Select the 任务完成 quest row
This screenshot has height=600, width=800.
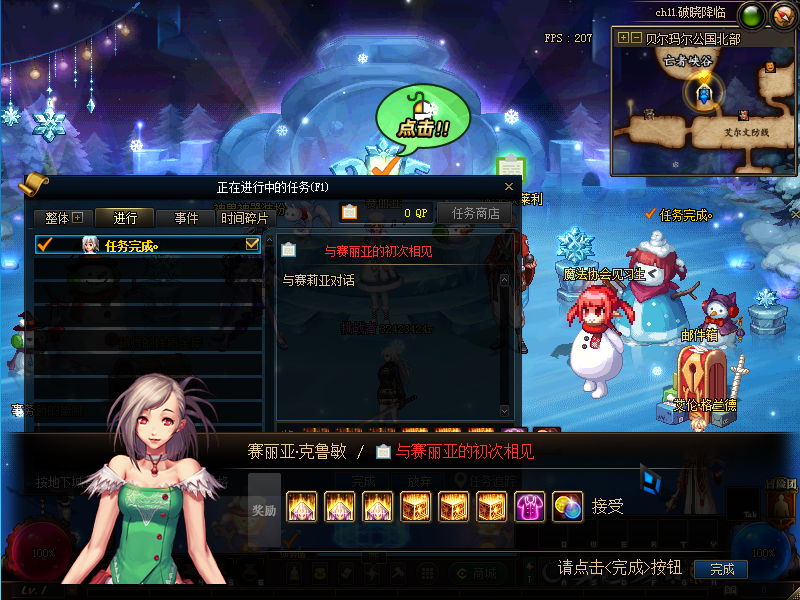(x=140, y=245)
